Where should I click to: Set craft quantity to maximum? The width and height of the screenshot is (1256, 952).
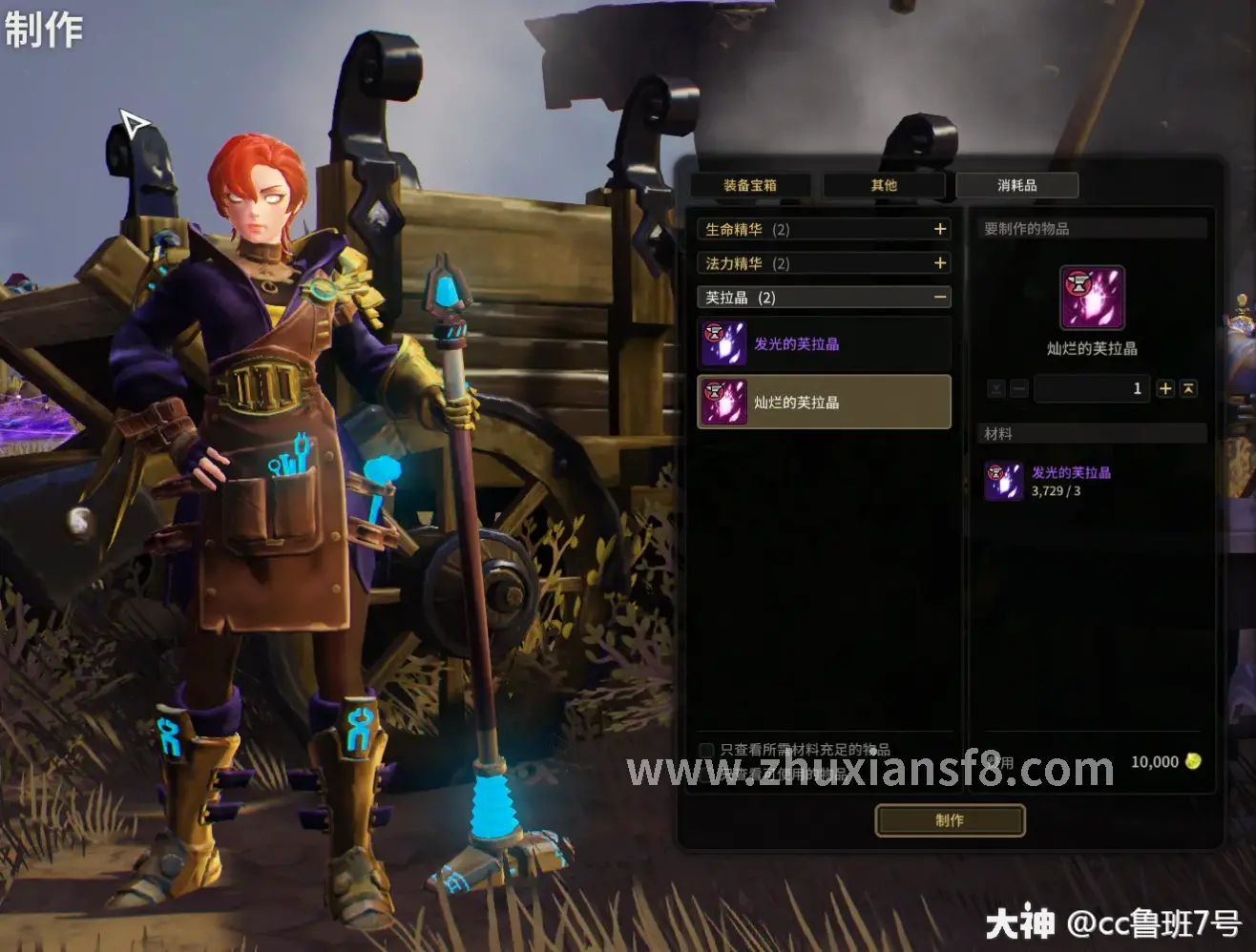pos(1188,388)
